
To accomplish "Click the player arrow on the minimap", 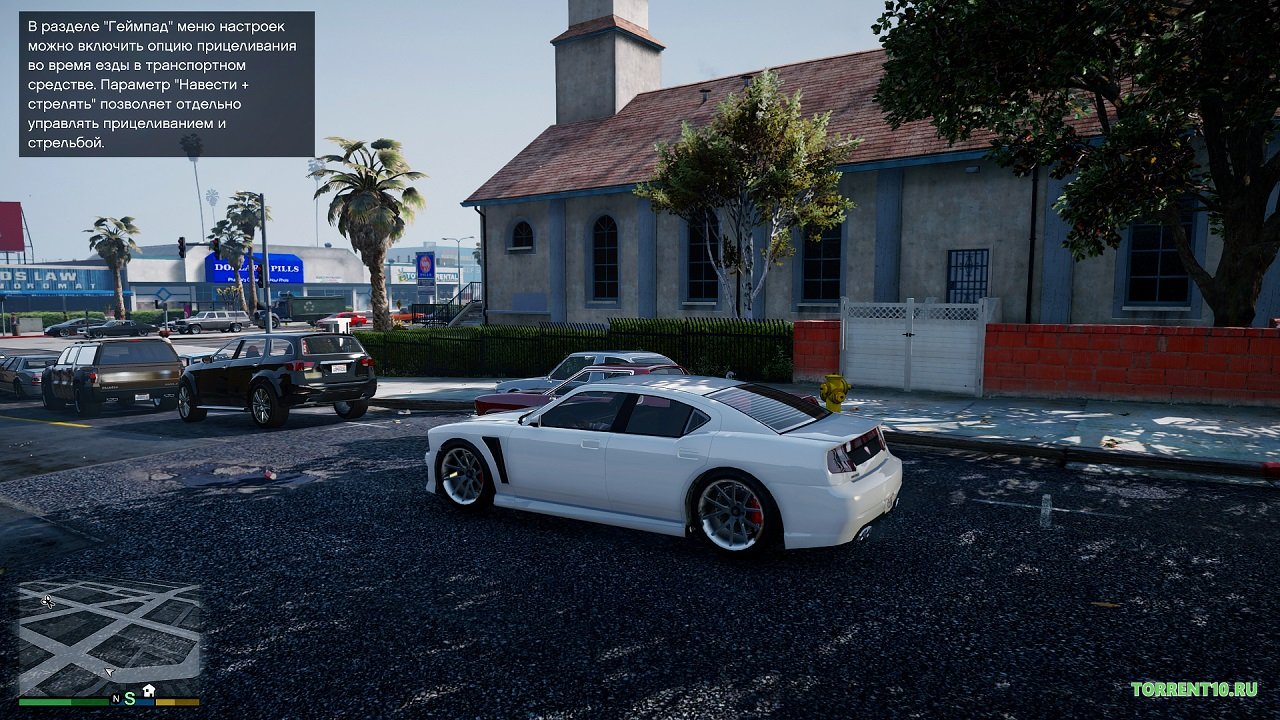I will (x=108, y=673).
